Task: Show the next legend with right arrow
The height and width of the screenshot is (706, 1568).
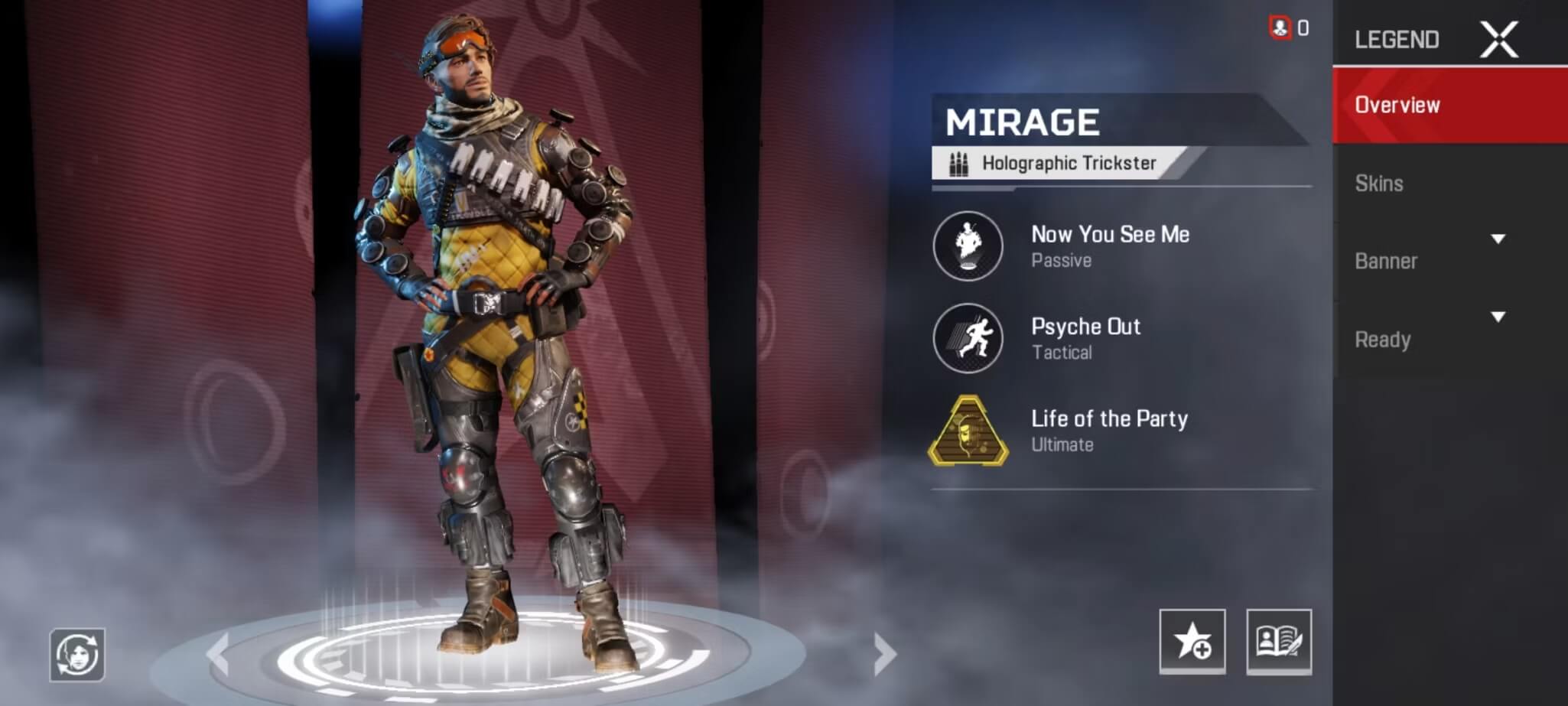Action: click(x=884, y=653)
